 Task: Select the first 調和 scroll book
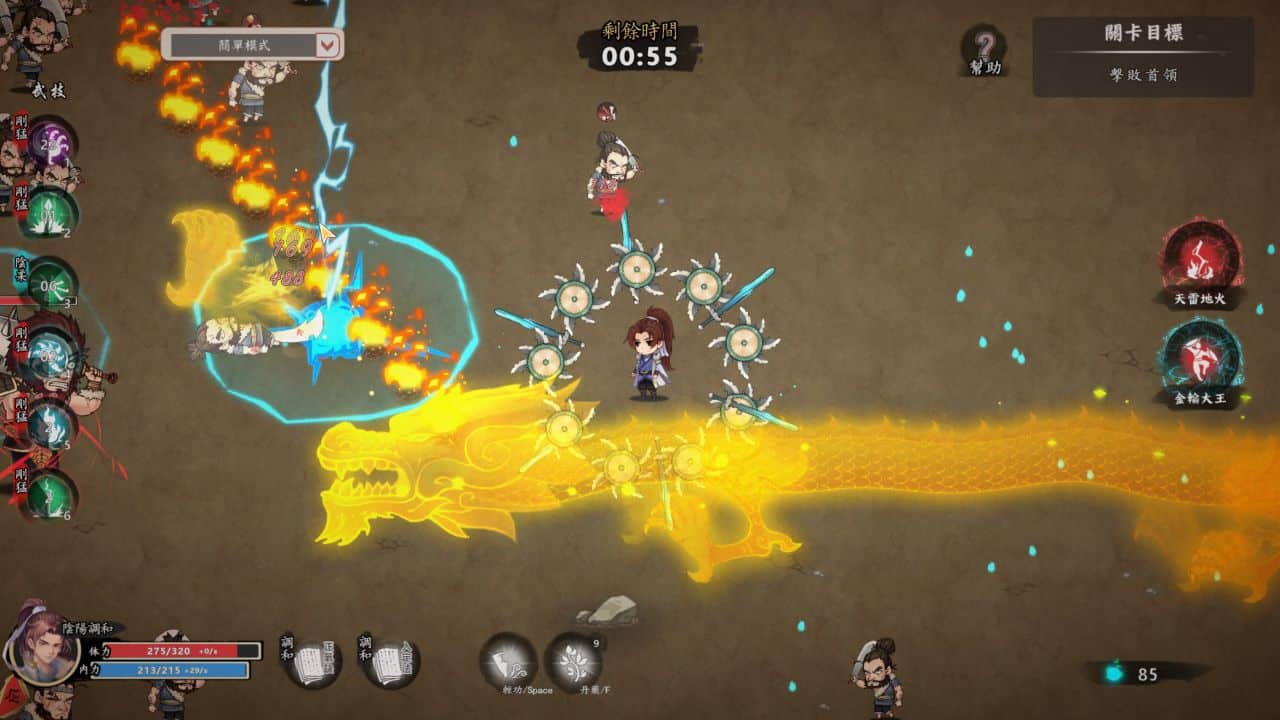click(314, 661)
